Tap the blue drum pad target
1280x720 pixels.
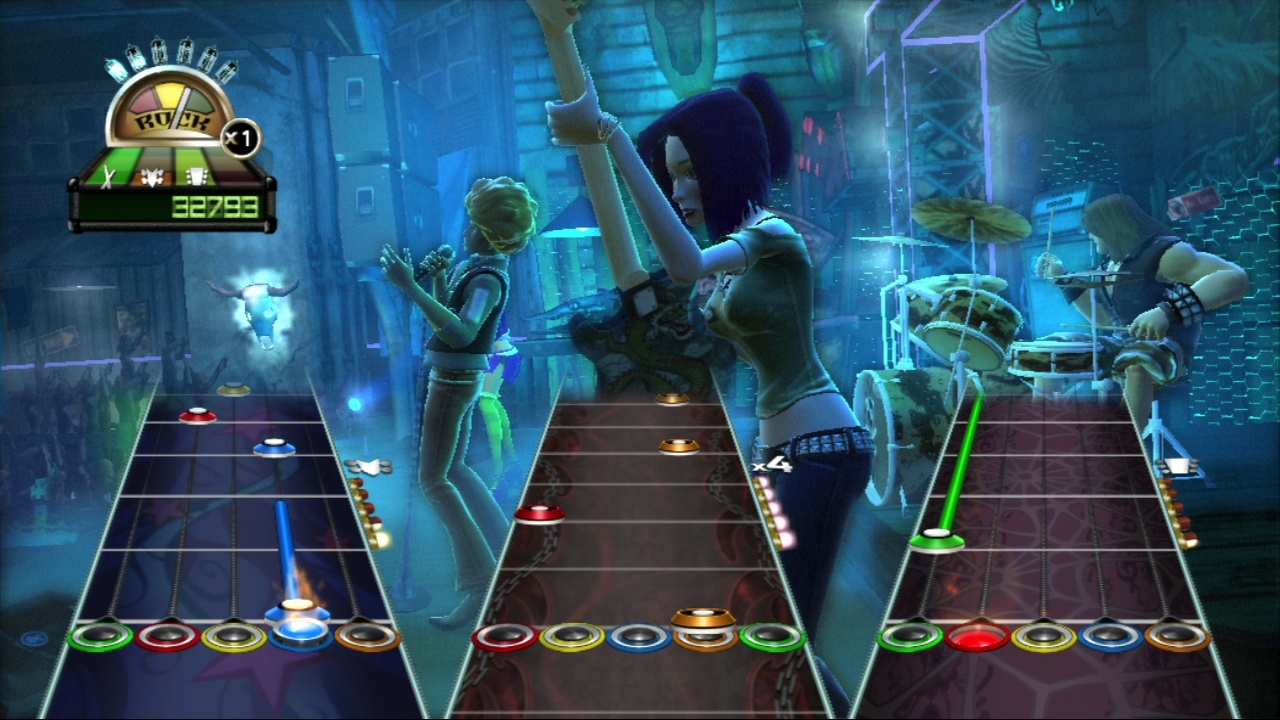point(639,637)
